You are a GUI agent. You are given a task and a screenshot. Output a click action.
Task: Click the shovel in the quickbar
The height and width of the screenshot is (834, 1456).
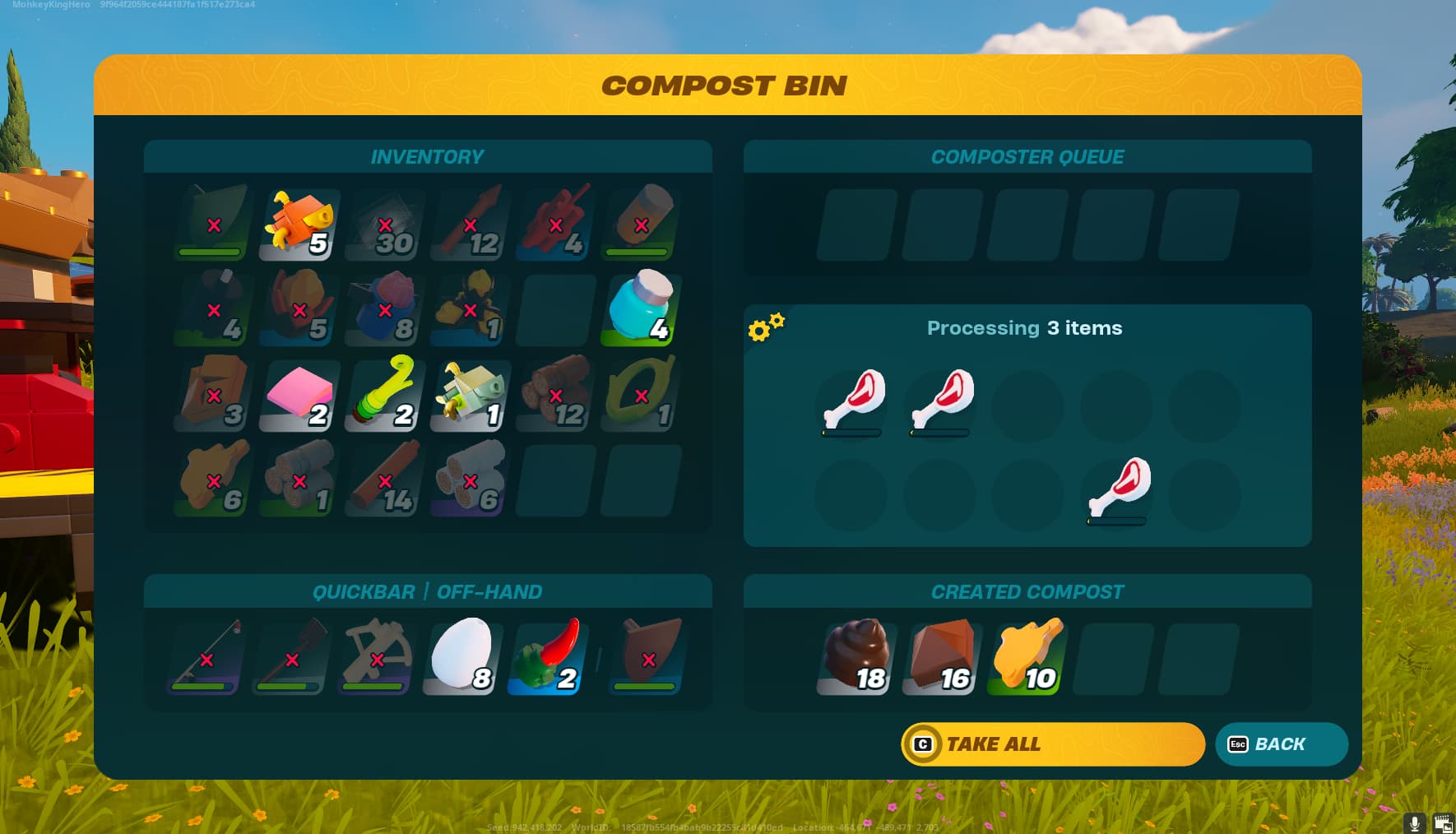[290, 656]
